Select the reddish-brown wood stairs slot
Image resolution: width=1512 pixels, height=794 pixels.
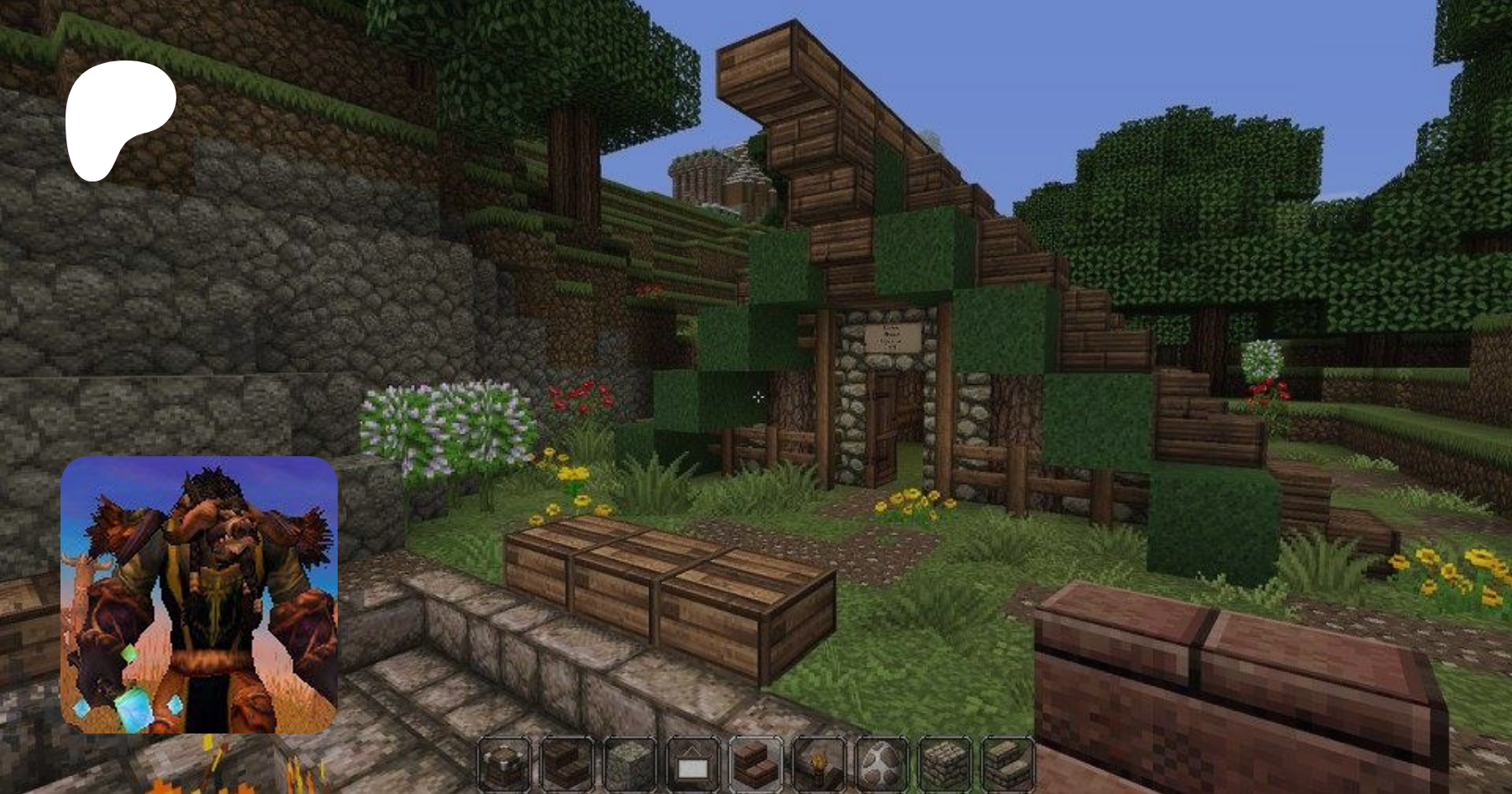click(755, 764)
